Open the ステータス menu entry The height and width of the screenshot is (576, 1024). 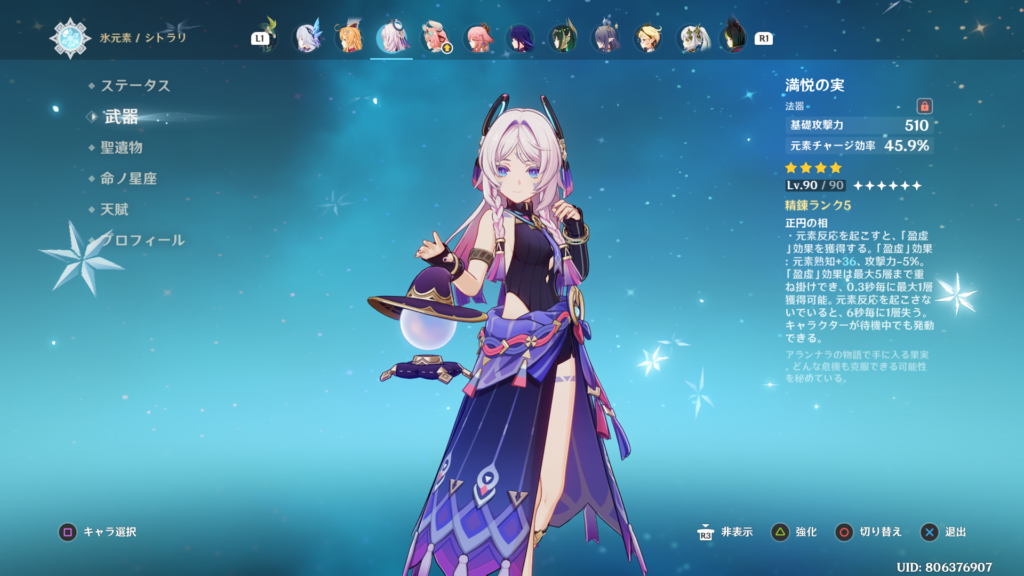pos(135,86)
